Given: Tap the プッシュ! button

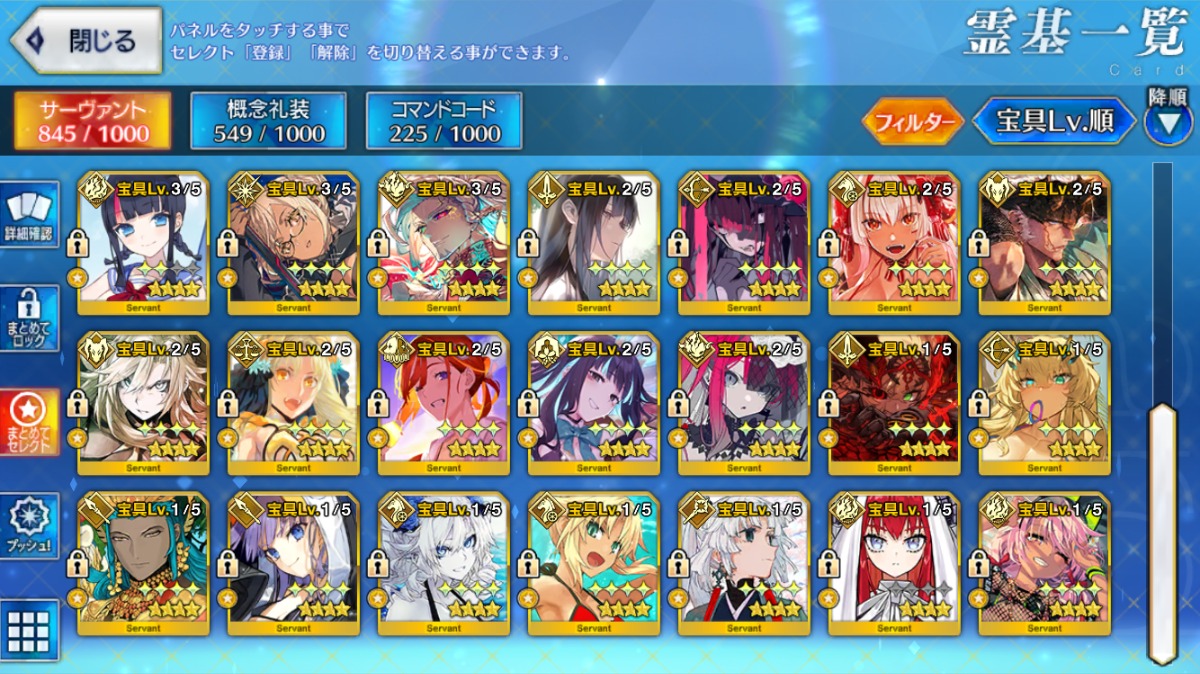Looking at the screenshot, I should [30, 525].
